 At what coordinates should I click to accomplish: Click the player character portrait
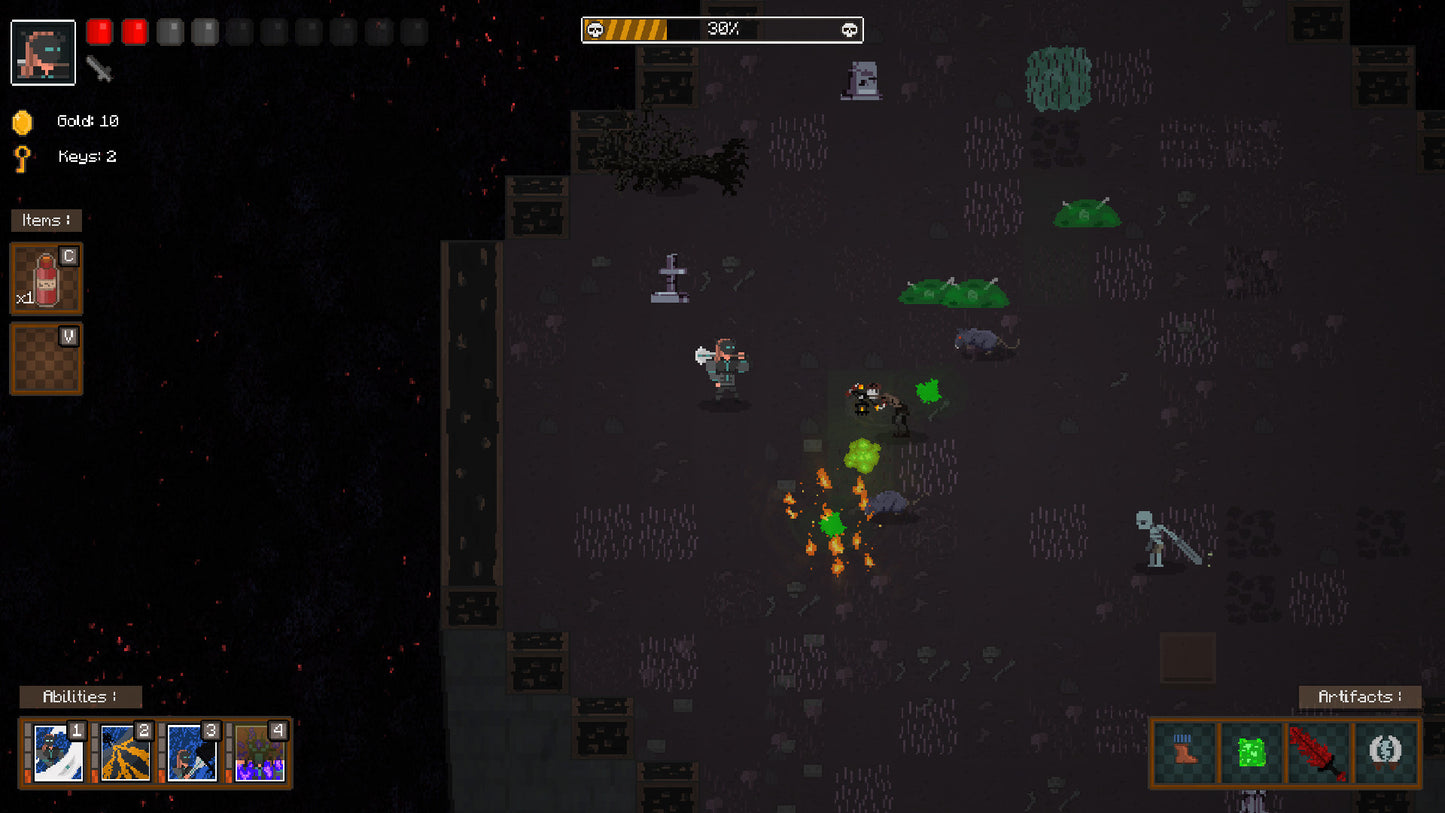click(43, 52)
